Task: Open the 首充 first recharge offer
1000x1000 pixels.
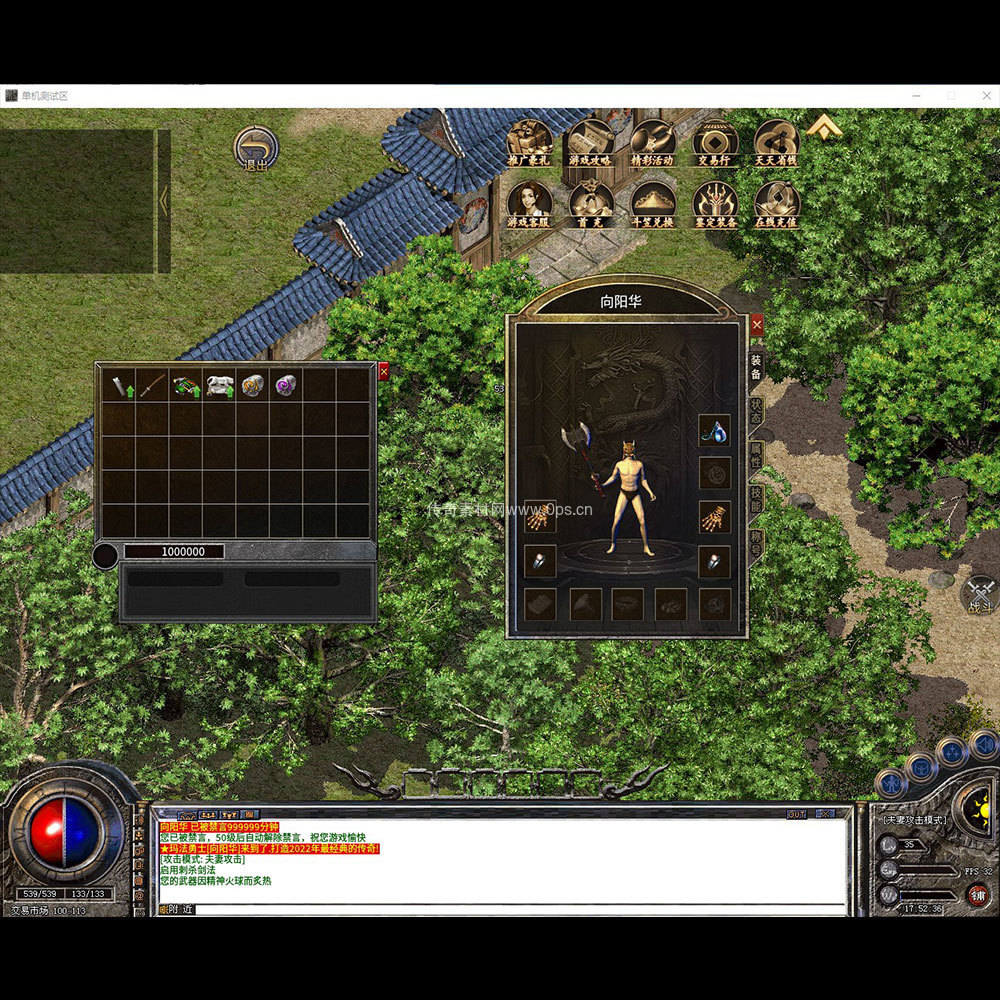Action: pos(591,203)
